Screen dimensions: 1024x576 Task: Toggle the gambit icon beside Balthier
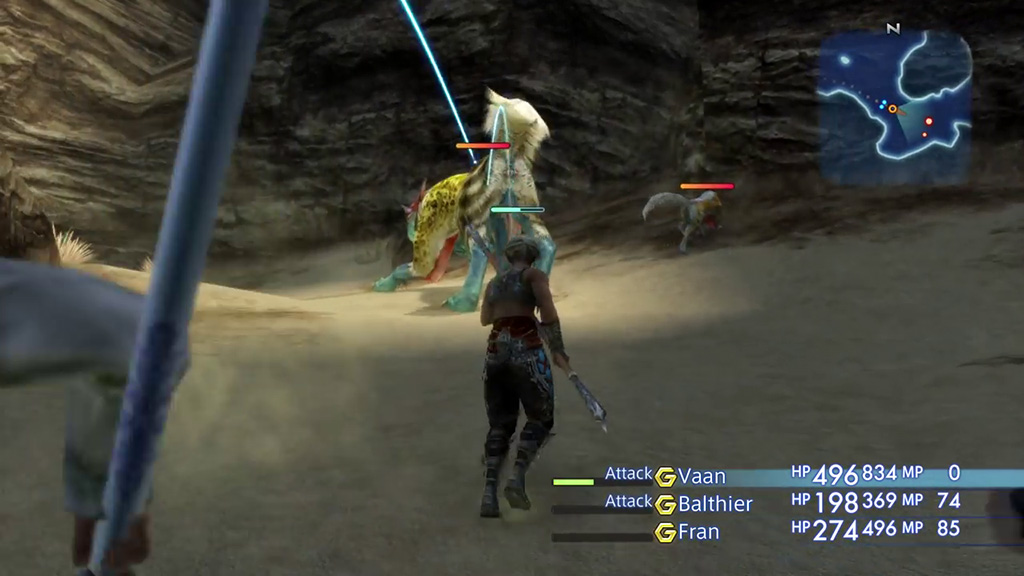coord(666,504)
